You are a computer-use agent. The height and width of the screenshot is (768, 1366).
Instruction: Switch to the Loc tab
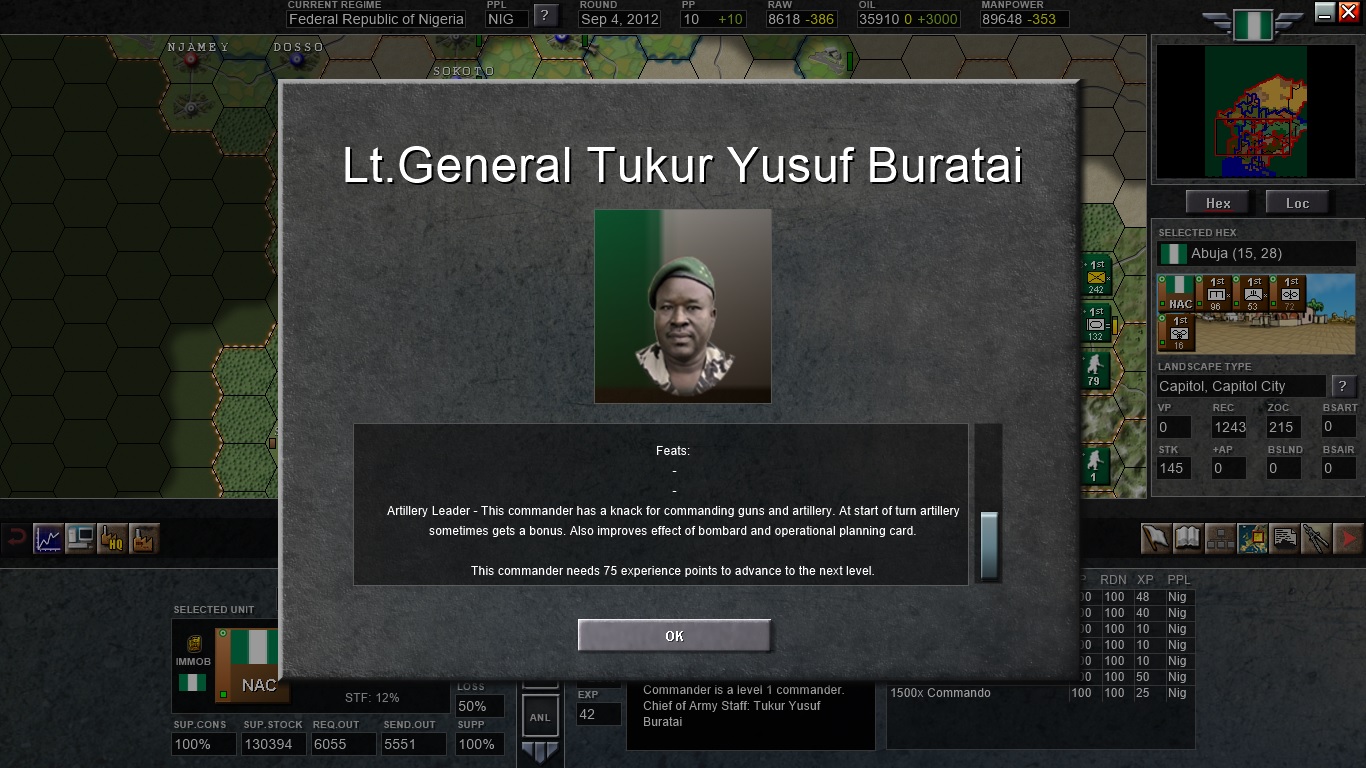[1297, 202]
